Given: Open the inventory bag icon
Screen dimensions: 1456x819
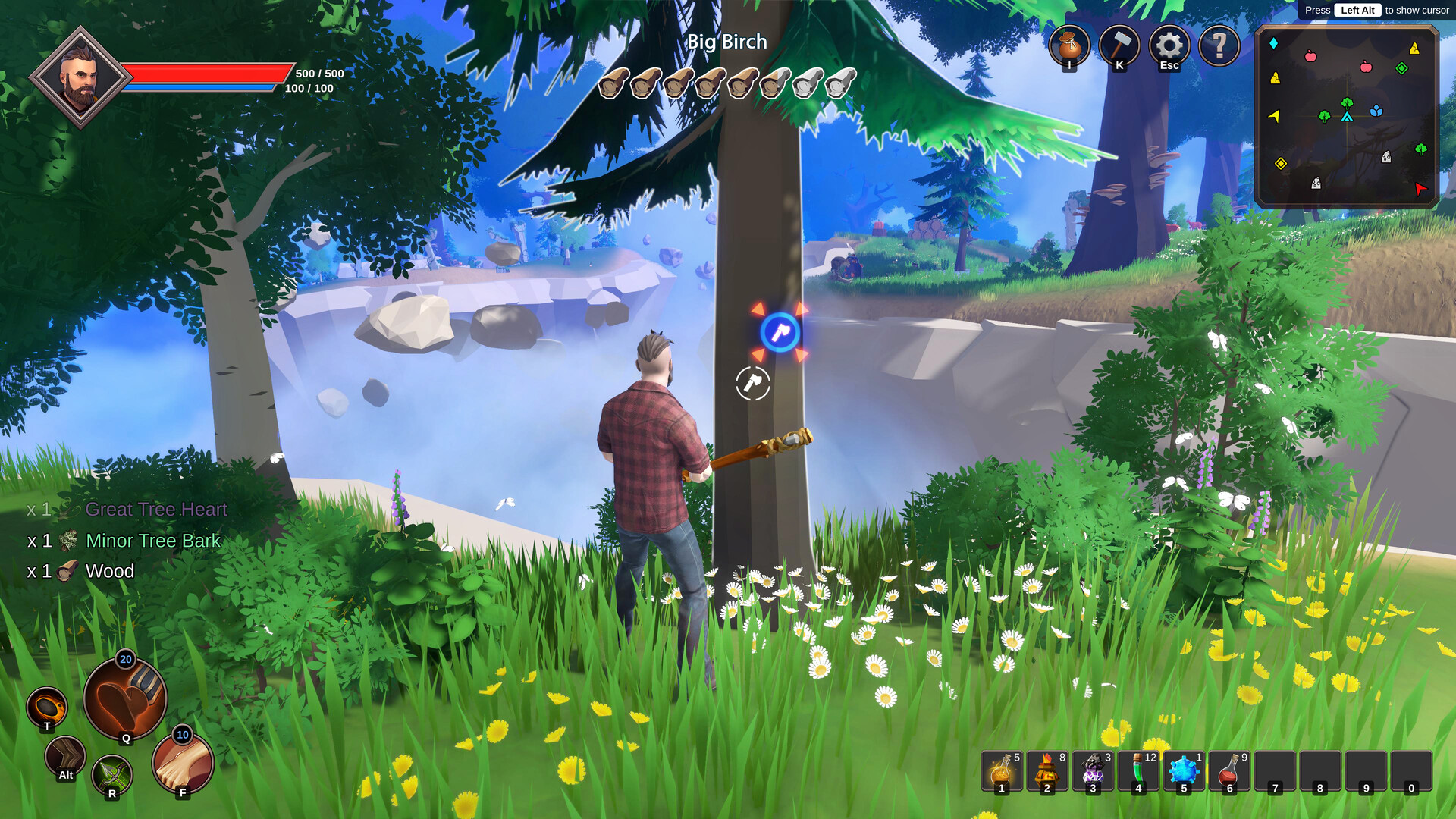Looking at the screenshot, I should click(1069, 45).
